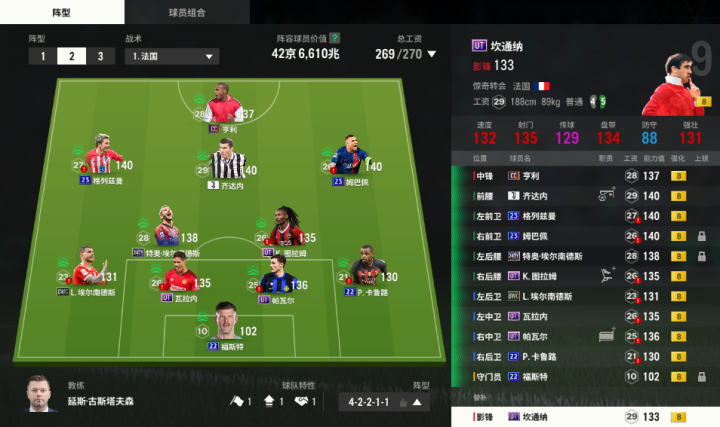This screenshot has width=720, height=427.
Task: Open the 战术 dropdown showing 1. 法国
Action: click(x=172, y=56)
